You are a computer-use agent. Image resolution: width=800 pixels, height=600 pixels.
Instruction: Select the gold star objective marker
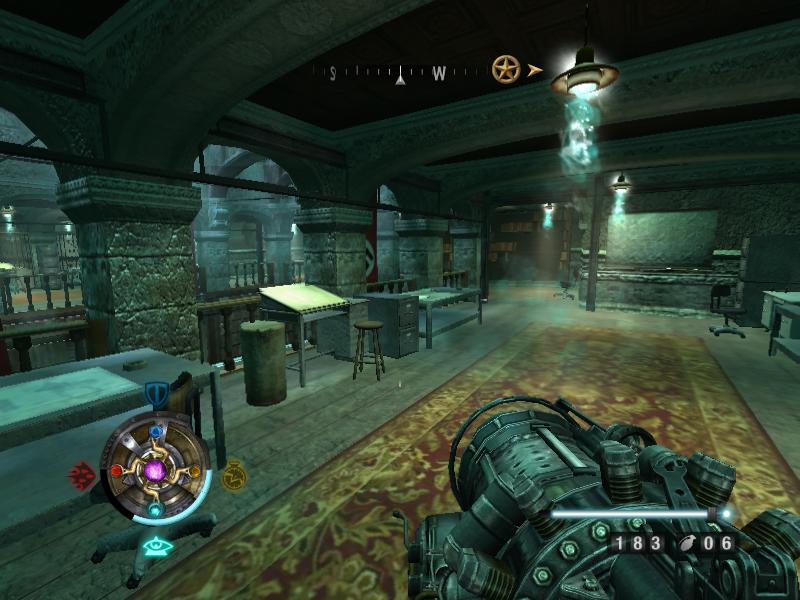(x=506, y=69)
